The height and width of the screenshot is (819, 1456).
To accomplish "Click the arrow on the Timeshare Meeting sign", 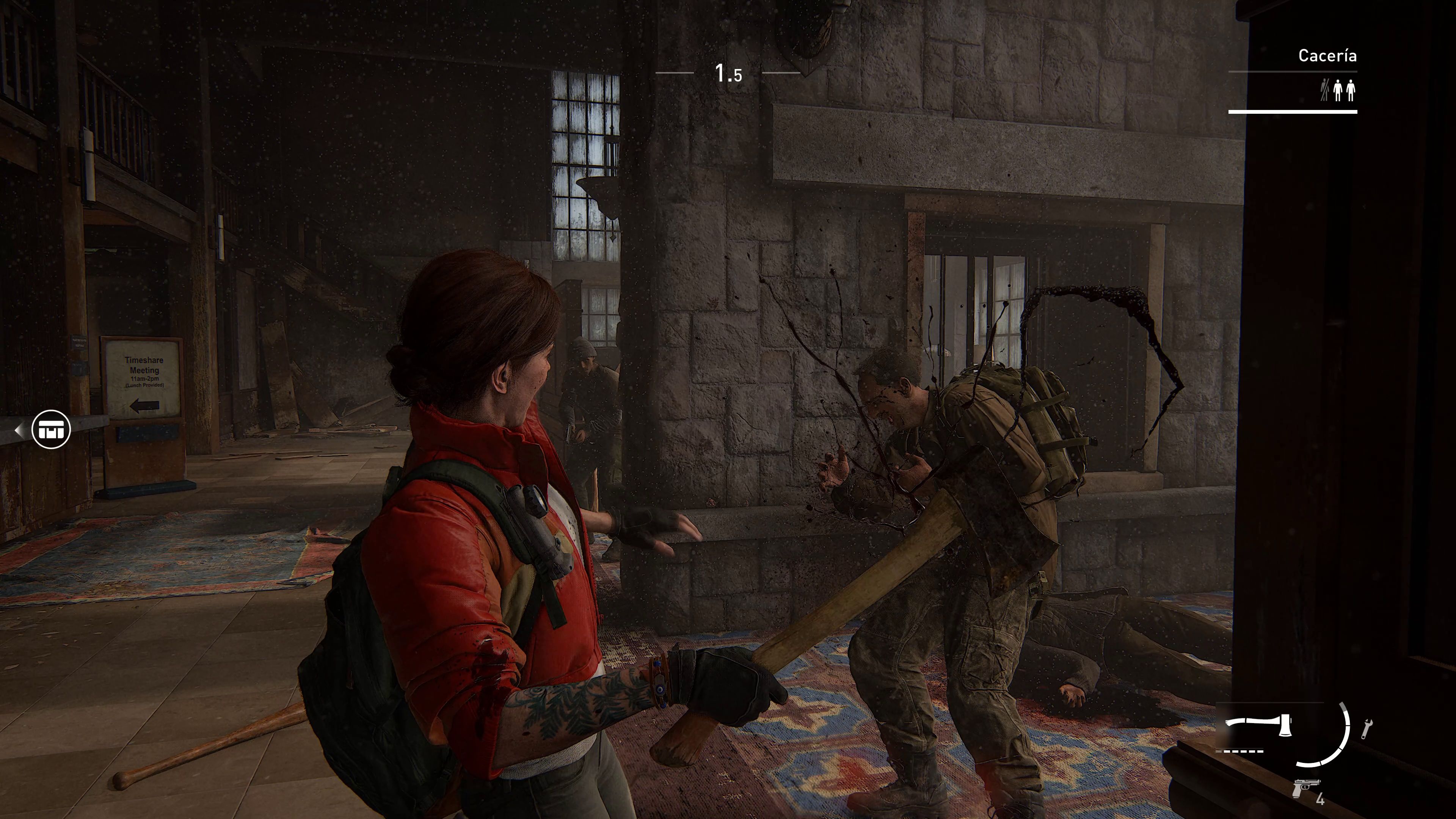I will click(x=144, y=406).
